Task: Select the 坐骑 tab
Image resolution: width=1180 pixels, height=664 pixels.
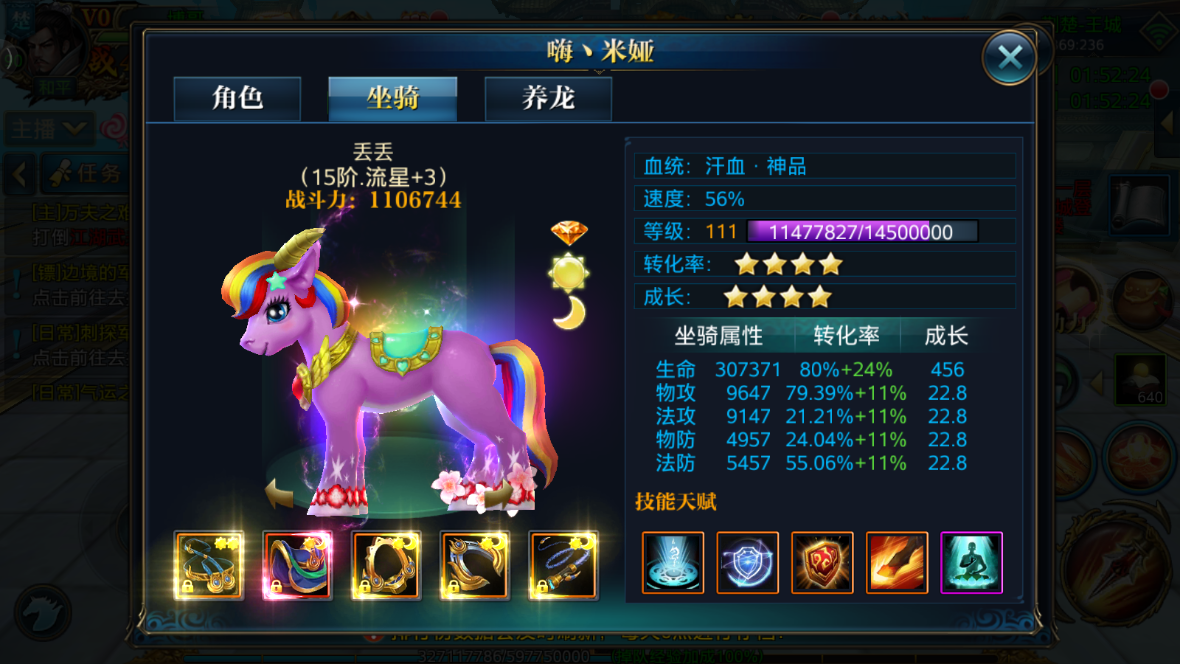Action: (x=393, y=99)
